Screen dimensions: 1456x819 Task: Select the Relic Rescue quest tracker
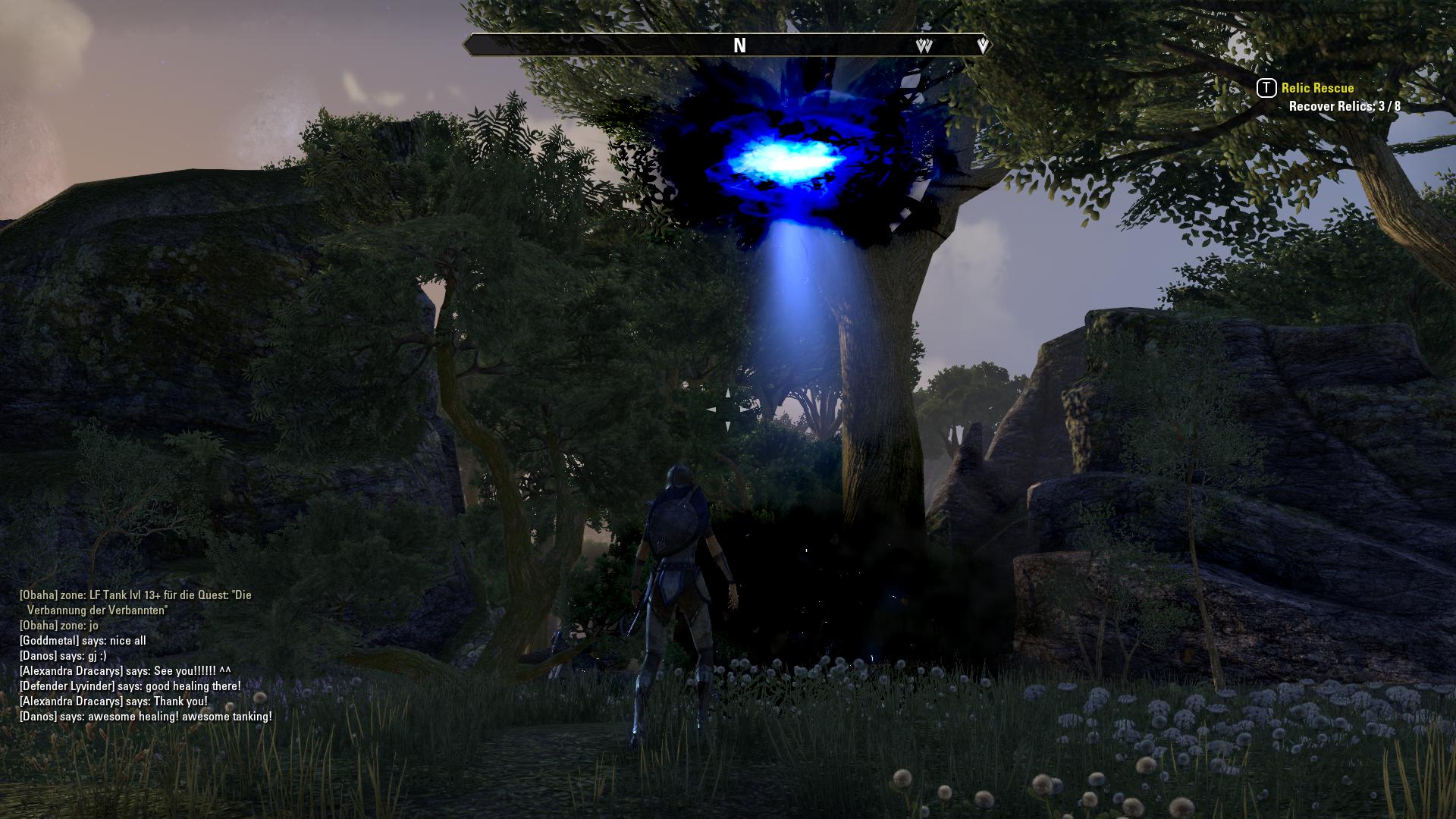pos(1317,88)
